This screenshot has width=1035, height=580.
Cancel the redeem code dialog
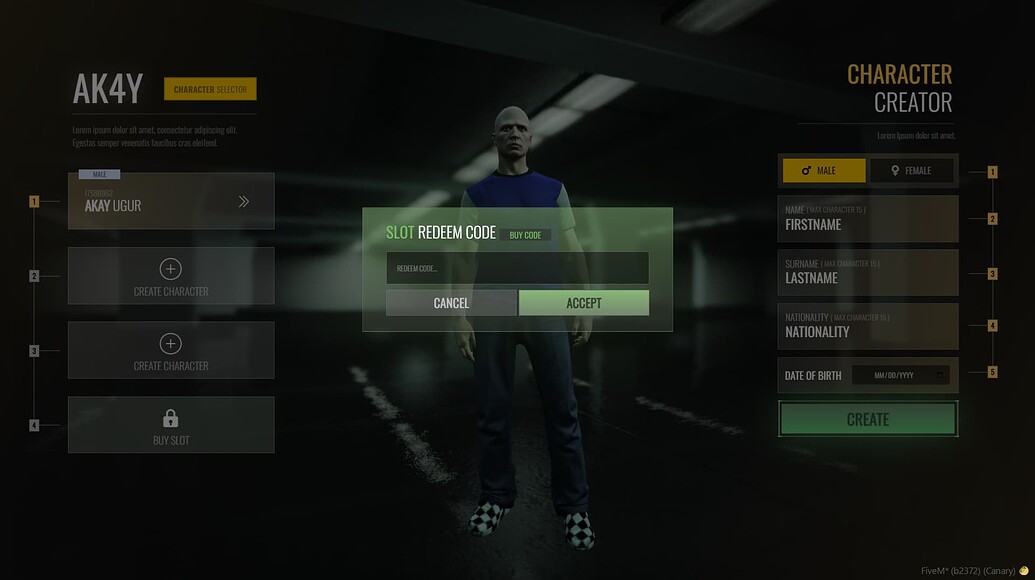451,303
